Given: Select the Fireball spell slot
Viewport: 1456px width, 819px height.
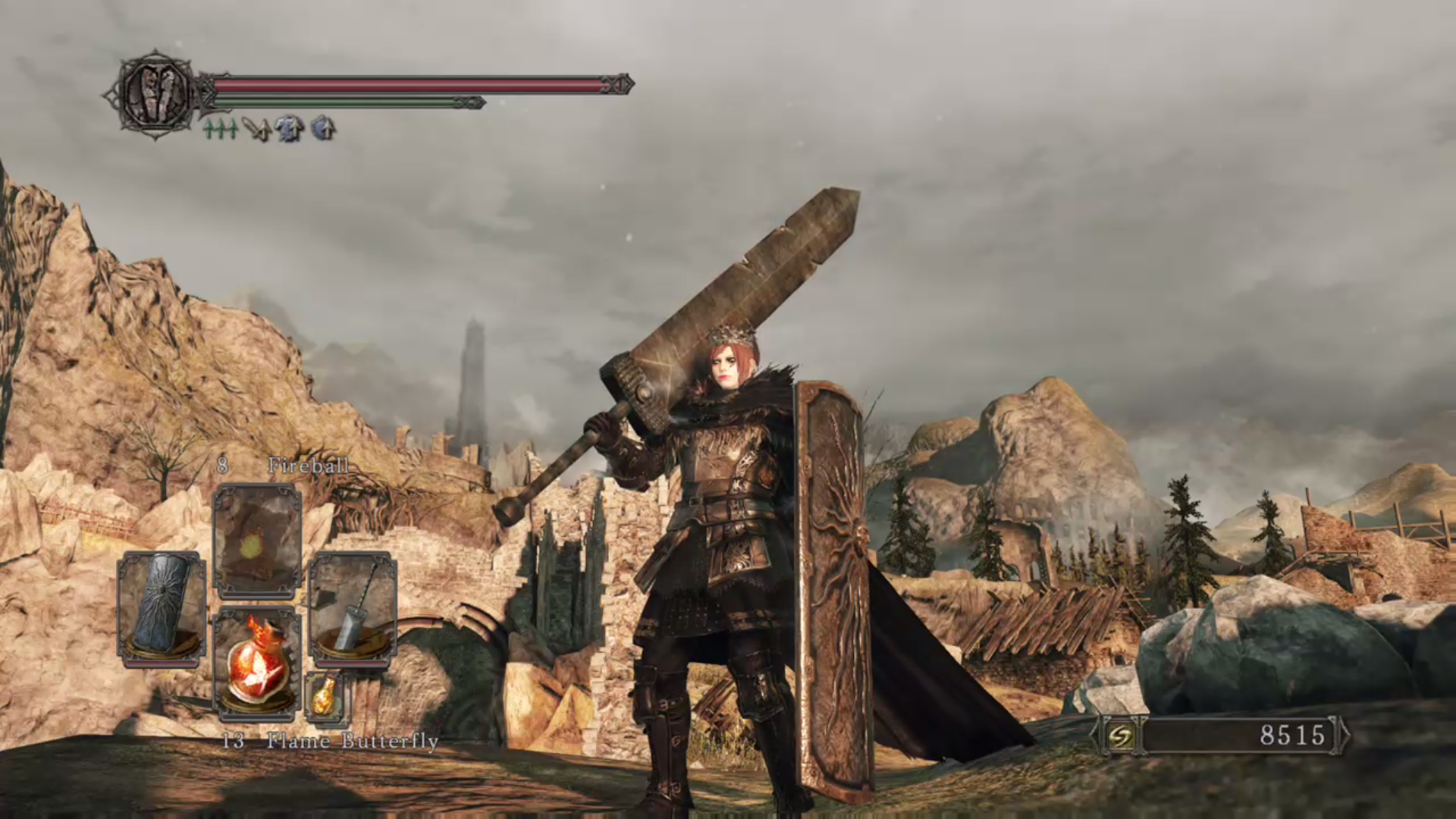Looking at the screenshot, I should [x=257, y=541].
